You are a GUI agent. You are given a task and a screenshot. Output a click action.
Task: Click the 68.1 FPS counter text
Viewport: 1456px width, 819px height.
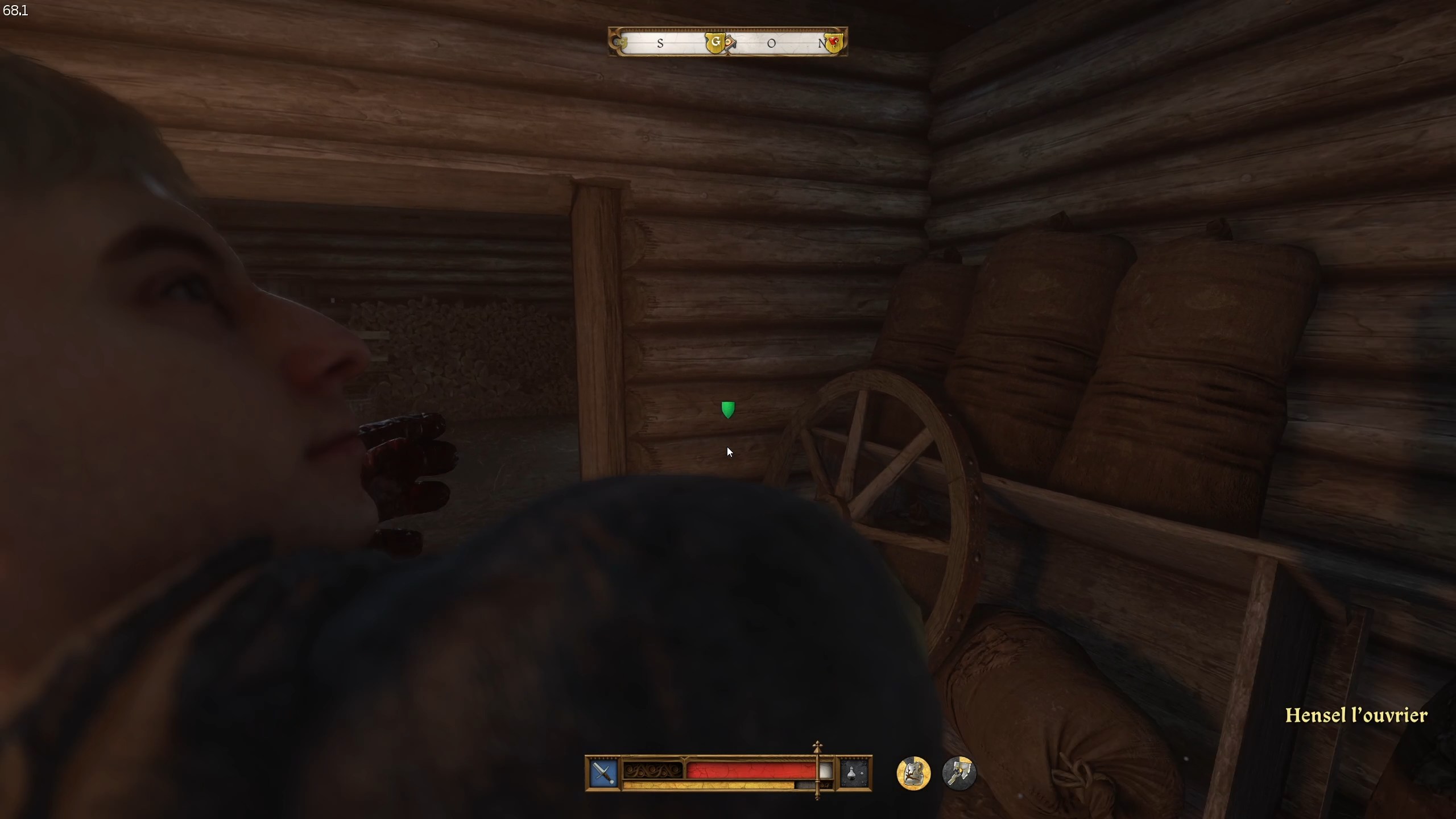tap(15, 10)
